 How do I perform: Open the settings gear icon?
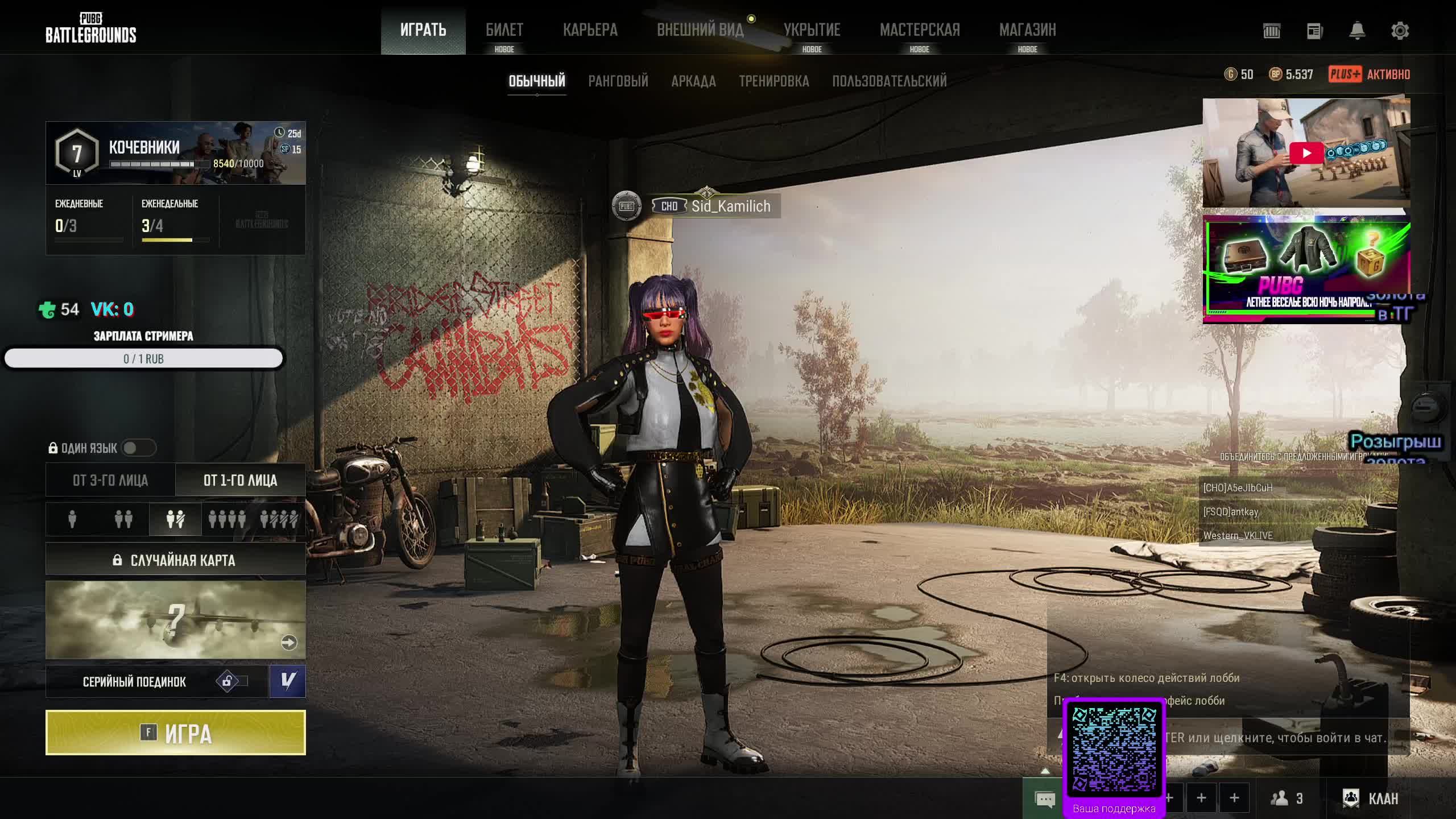pos(1400,31)
